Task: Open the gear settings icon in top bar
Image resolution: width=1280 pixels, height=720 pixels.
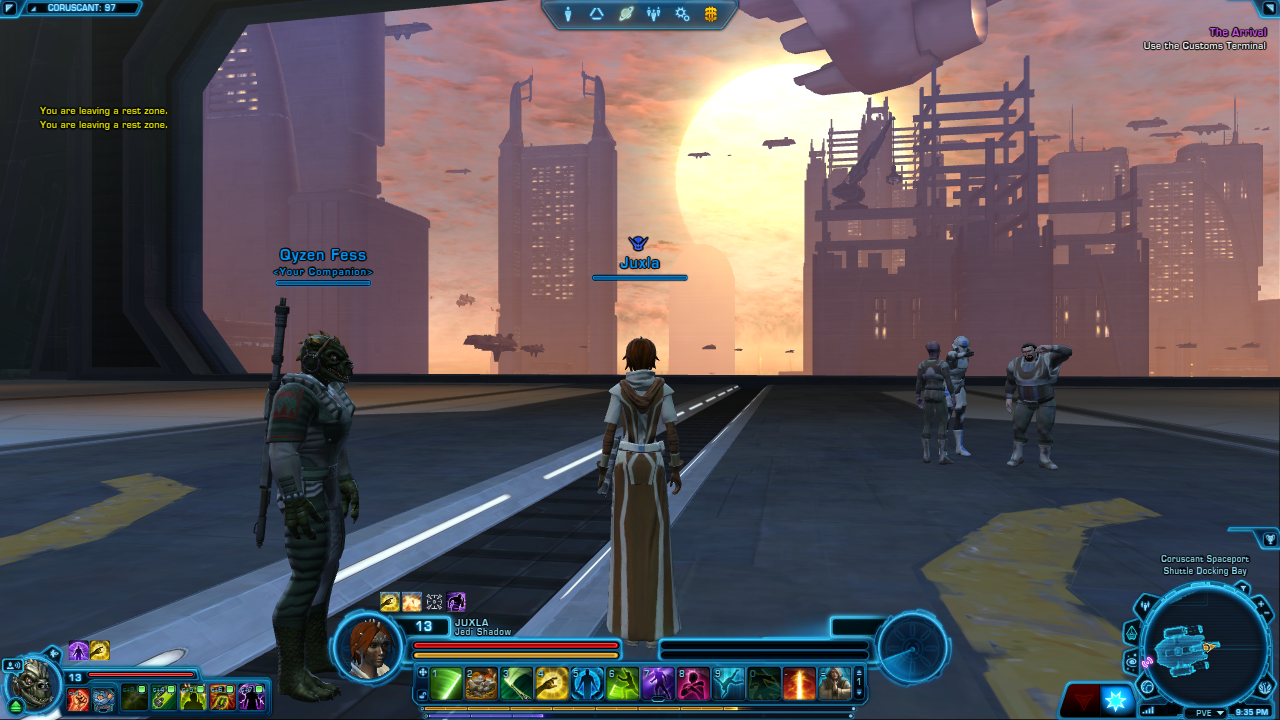Action: pos(682,14)
